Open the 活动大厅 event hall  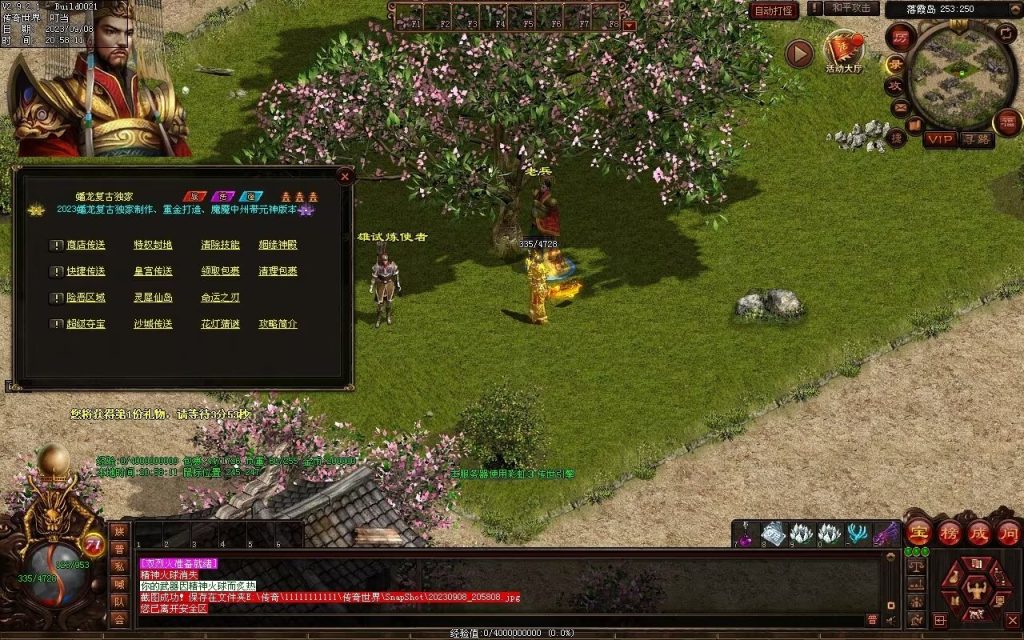[x=843, y=50]
